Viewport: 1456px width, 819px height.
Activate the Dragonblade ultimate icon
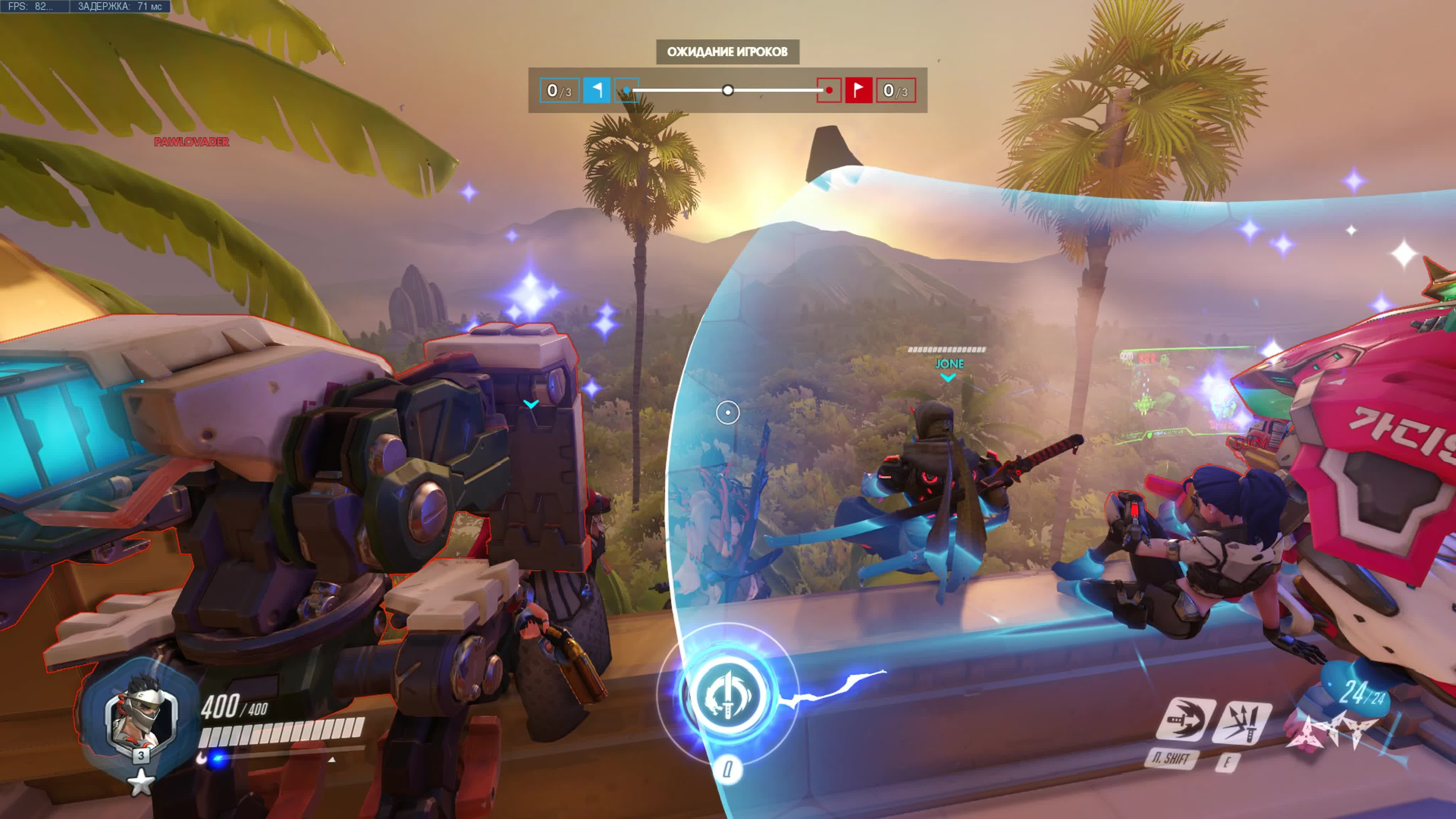click(727, 694)
